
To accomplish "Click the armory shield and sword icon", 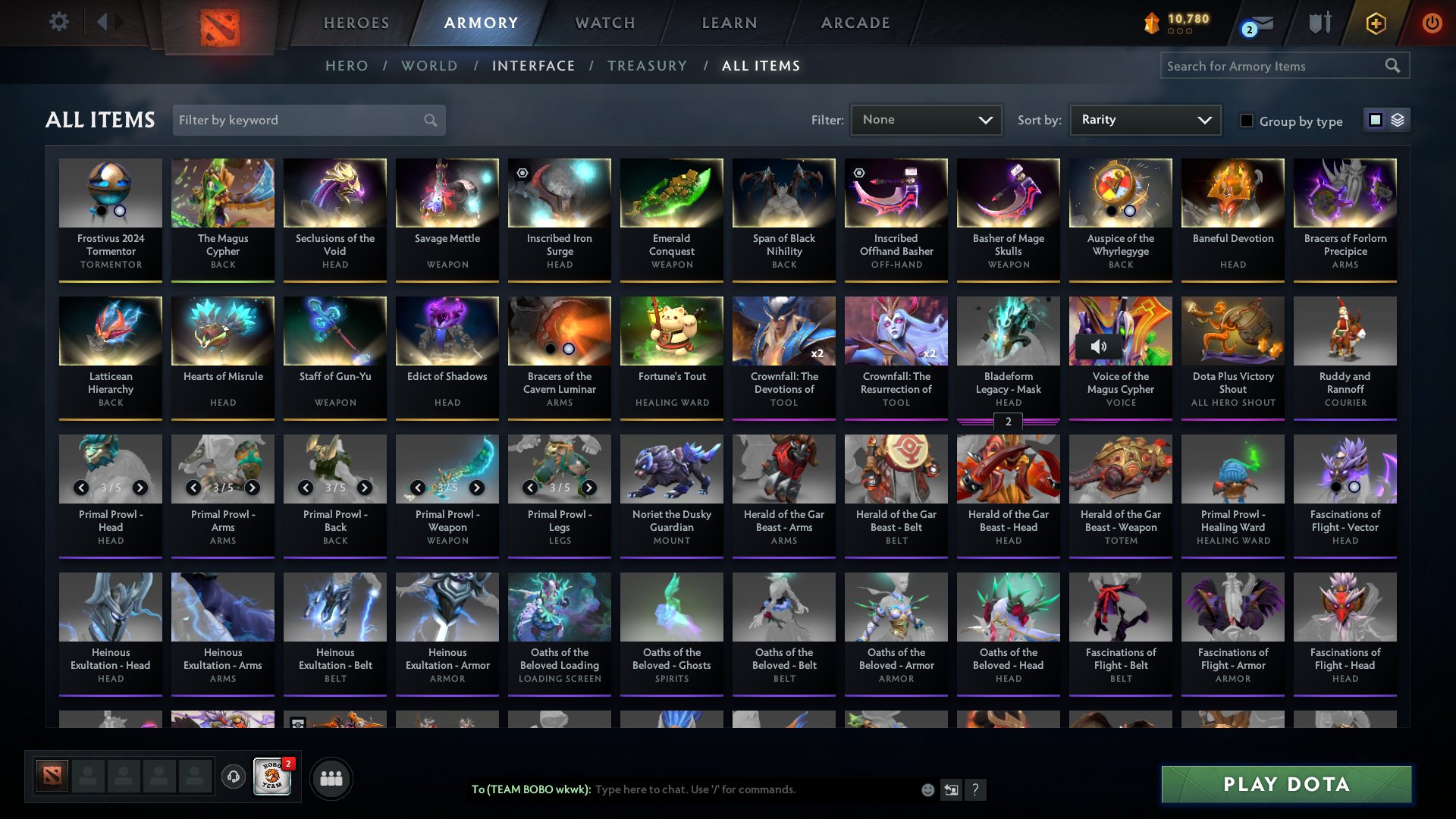I will [x=1319, y=23].
